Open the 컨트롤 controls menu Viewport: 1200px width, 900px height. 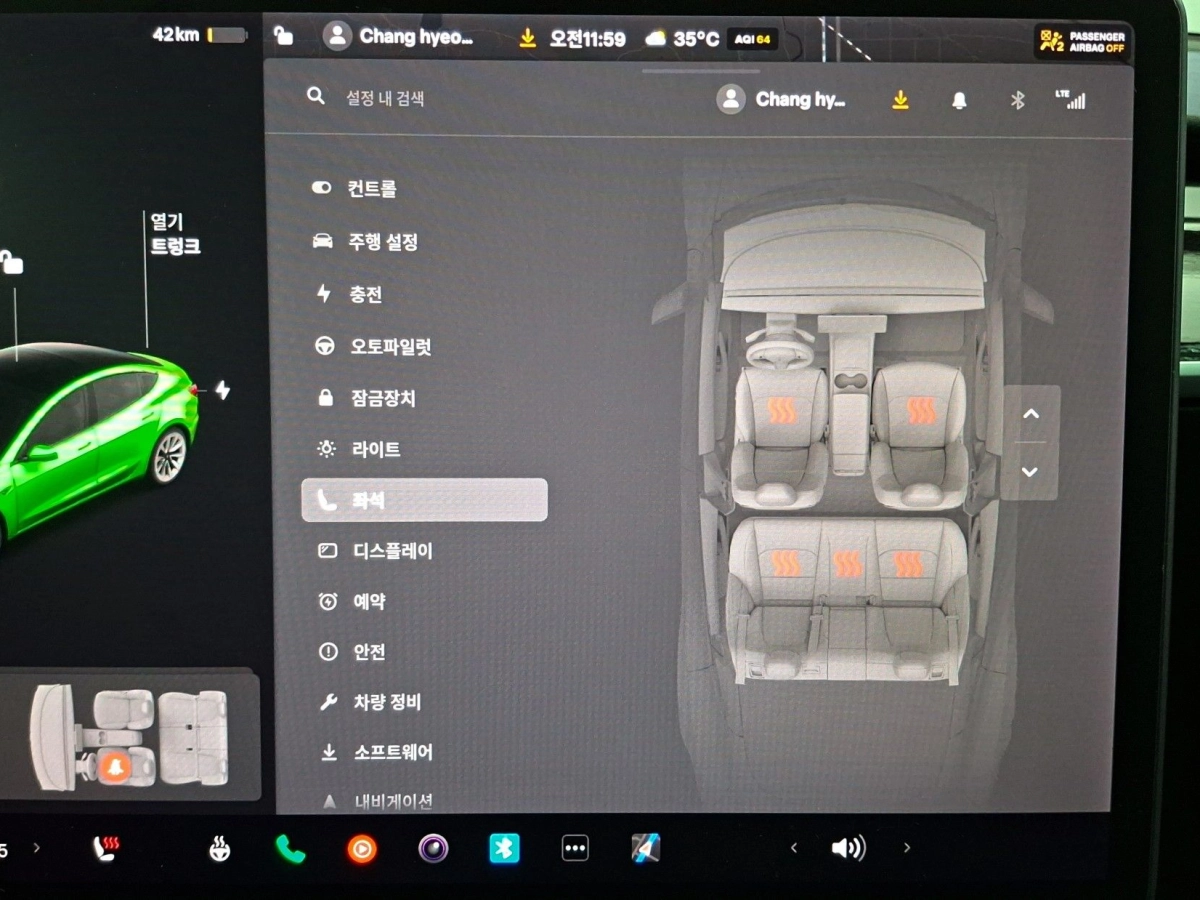[x=371, y=189]
